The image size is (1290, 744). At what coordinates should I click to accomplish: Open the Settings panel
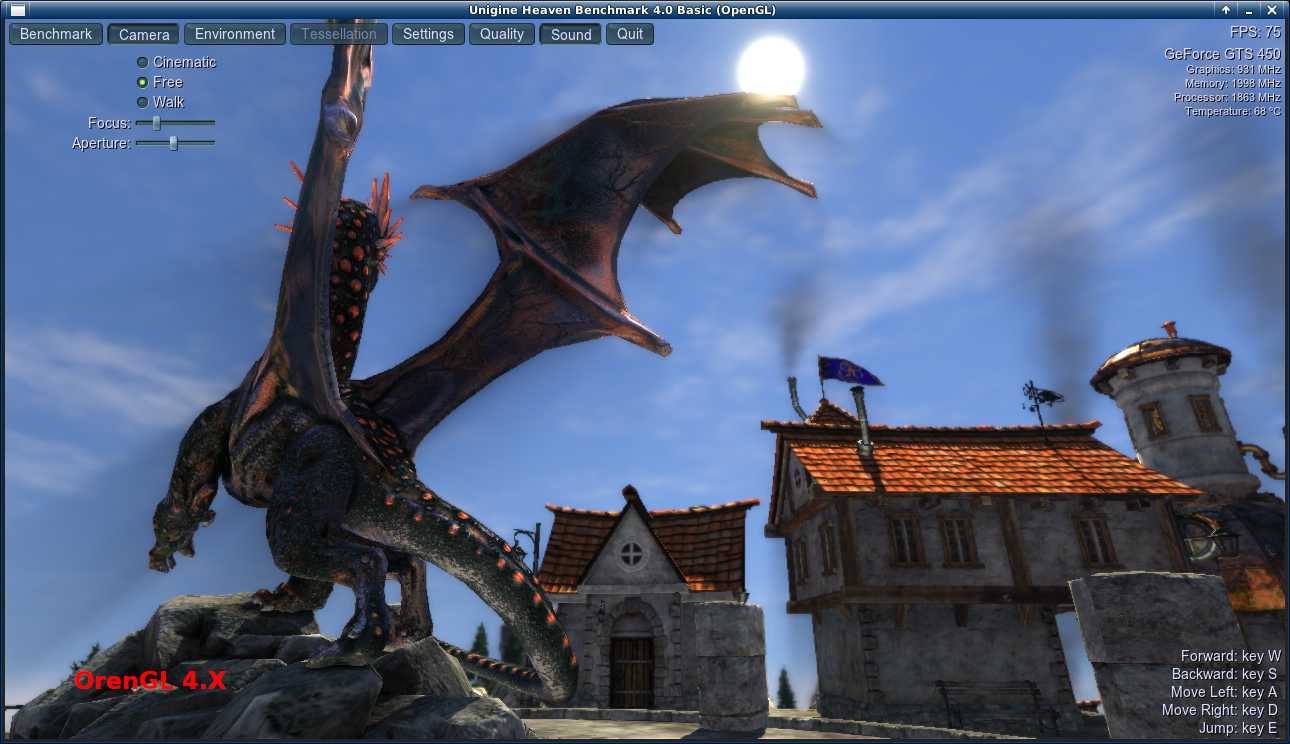(428, 33)
